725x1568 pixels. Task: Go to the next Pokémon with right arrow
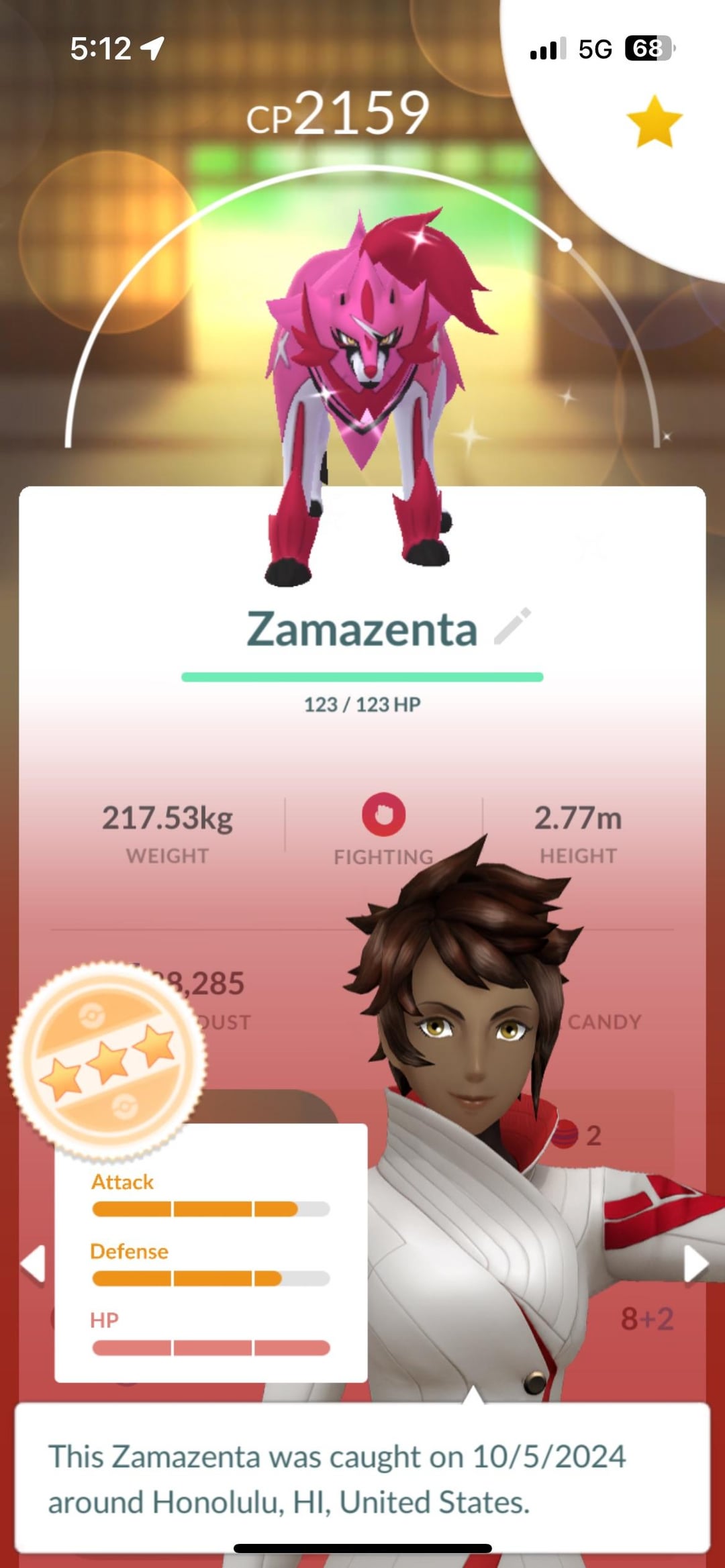coord(695,1263)
